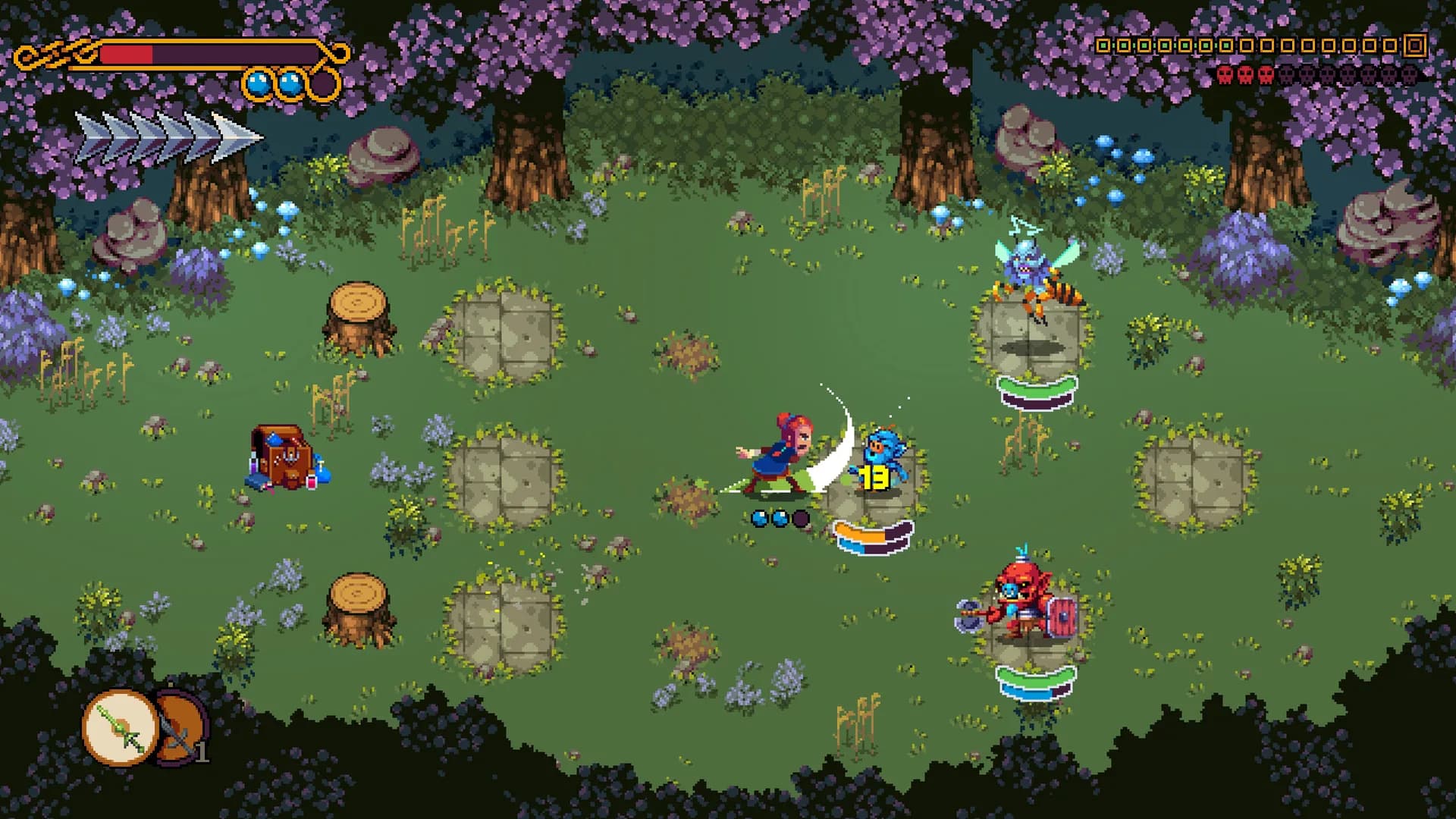The width and height of the screenshot is (1456, 819).
Task: Click the first red skull in the kill counter
Action: 1225,74
